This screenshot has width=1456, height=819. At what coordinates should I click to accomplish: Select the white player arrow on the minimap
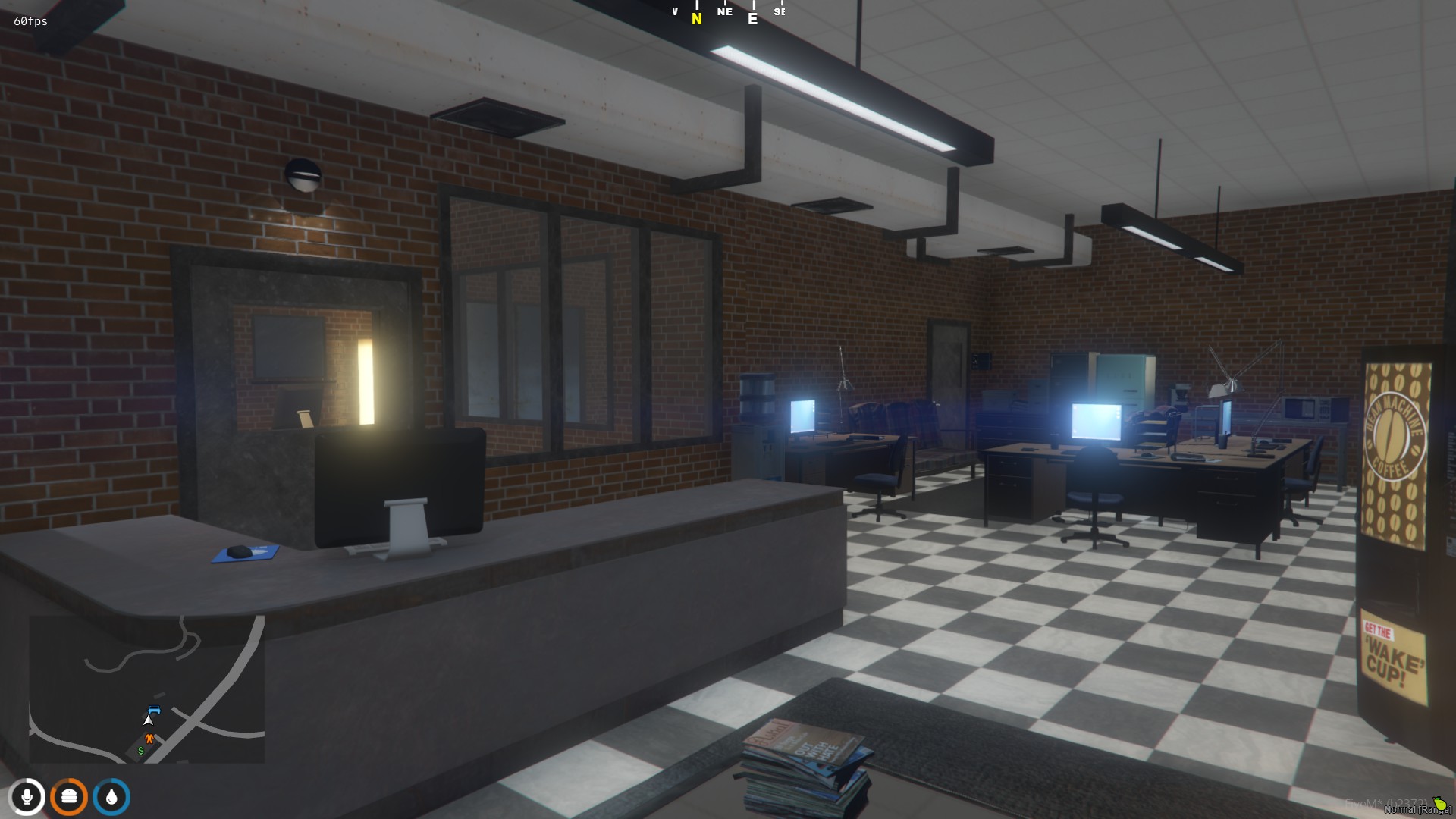click(149, 720)
